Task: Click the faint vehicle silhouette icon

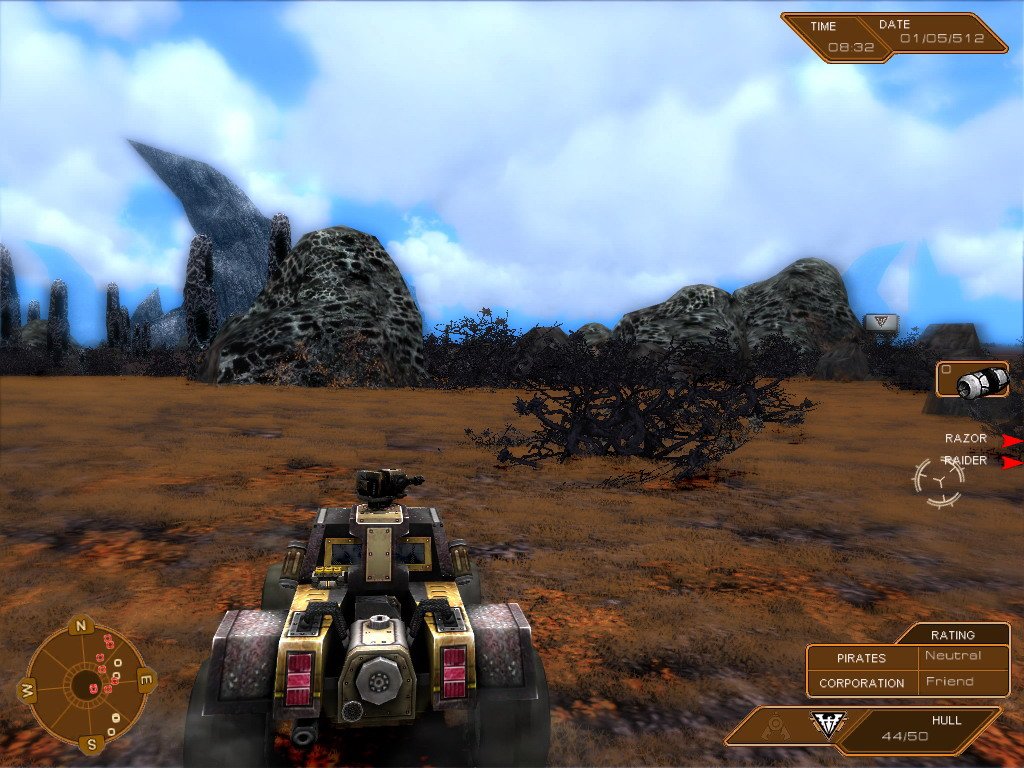Action: pyautogui.click(x=774, y=727)
